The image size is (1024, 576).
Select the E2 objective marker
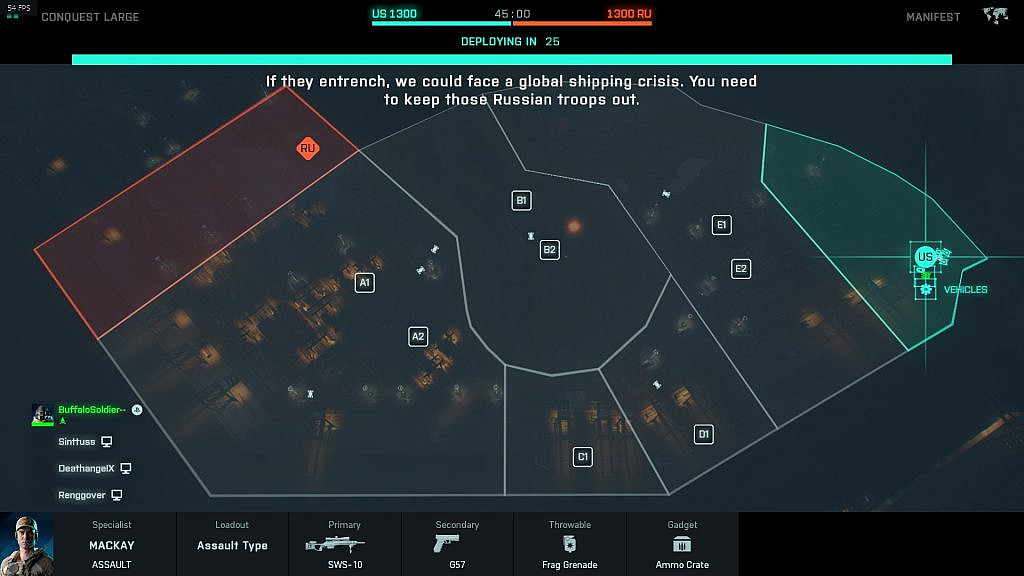tap(741, 268)
